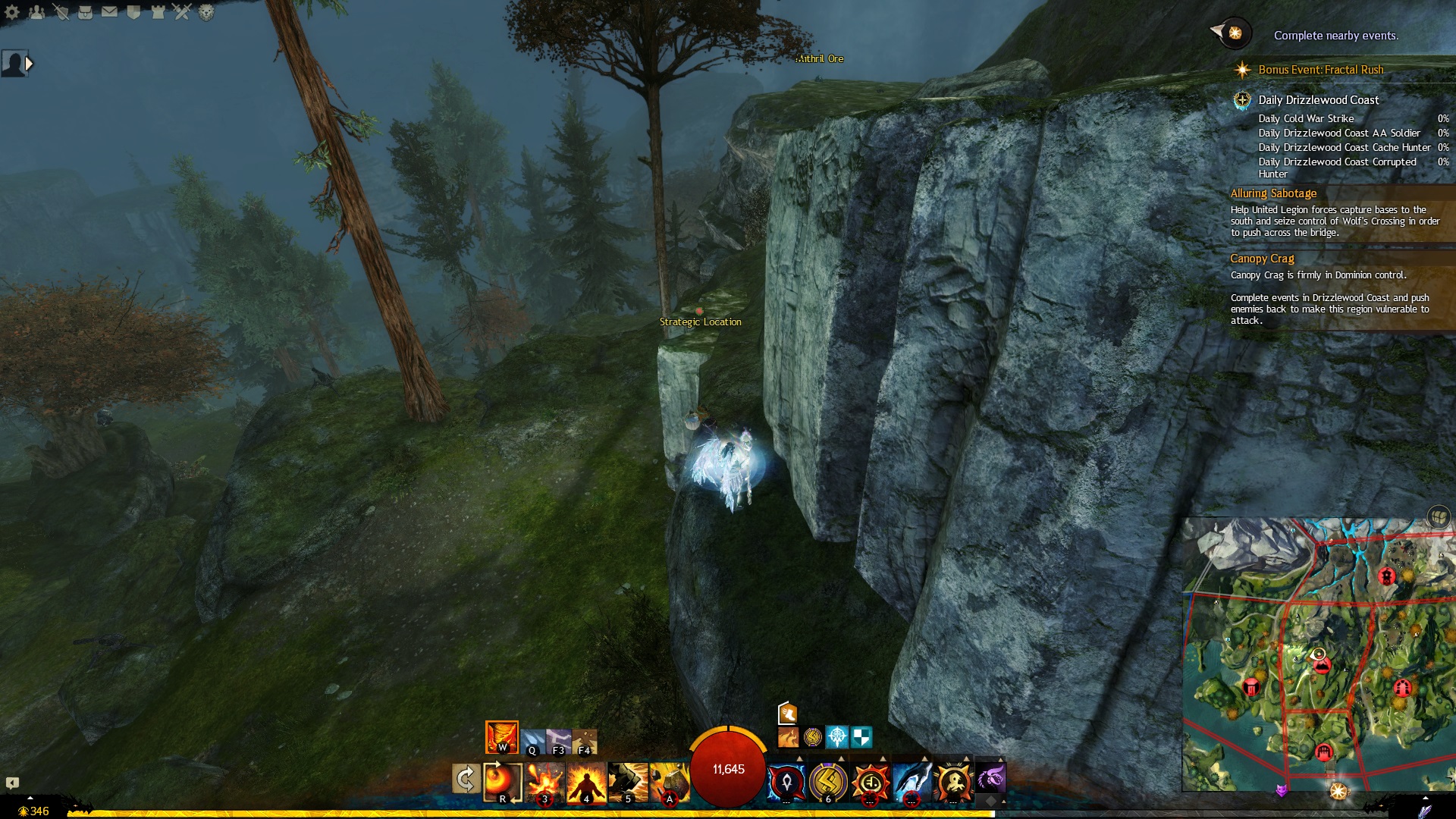Trigger the yellow lightning utility skill on slot 6
The width and height of the screenshot is (1456, 819).
(x=828, y=781)
